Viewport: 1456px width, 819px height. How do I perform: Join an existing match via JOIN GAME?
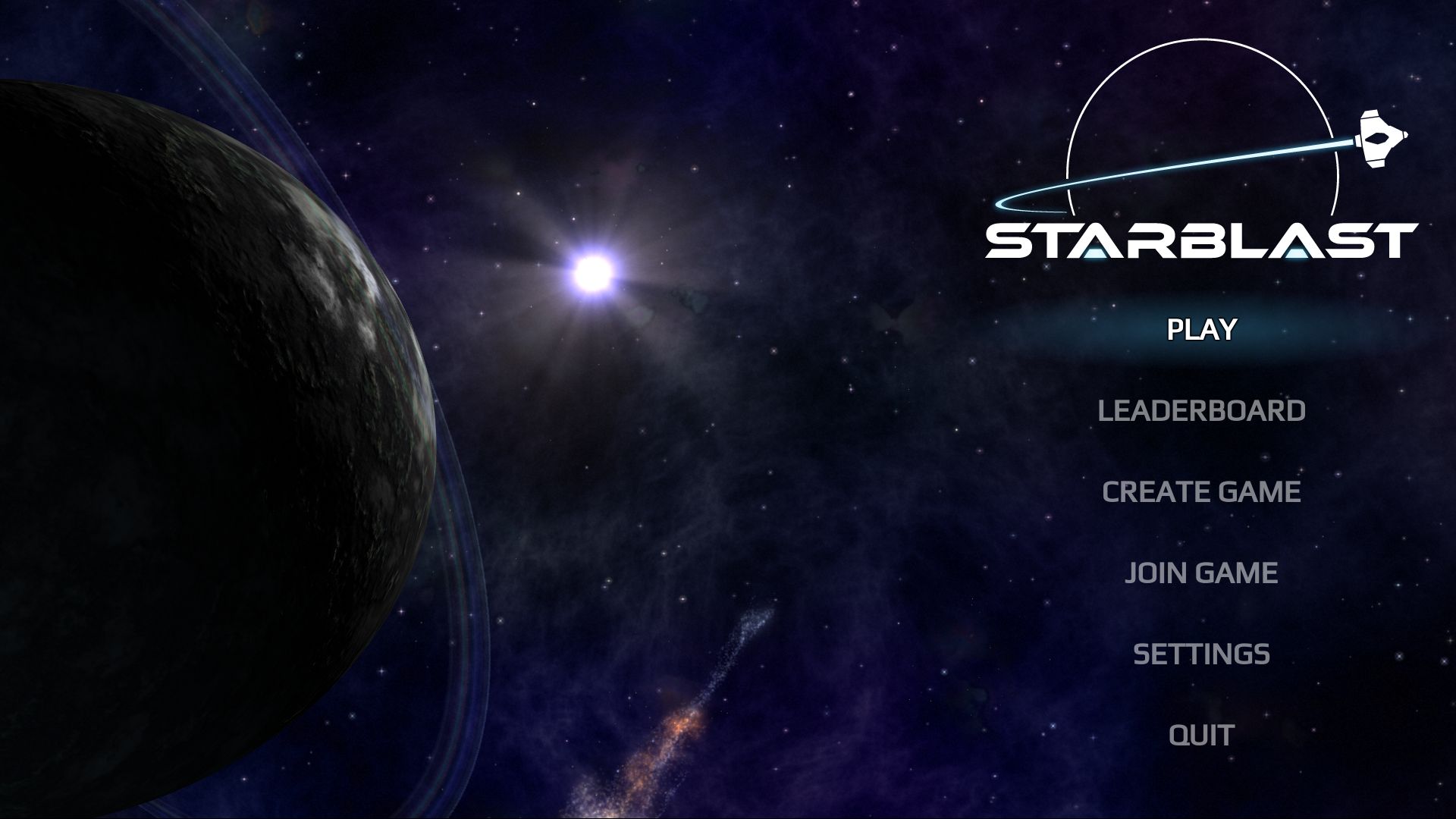tap(1201, 571)
